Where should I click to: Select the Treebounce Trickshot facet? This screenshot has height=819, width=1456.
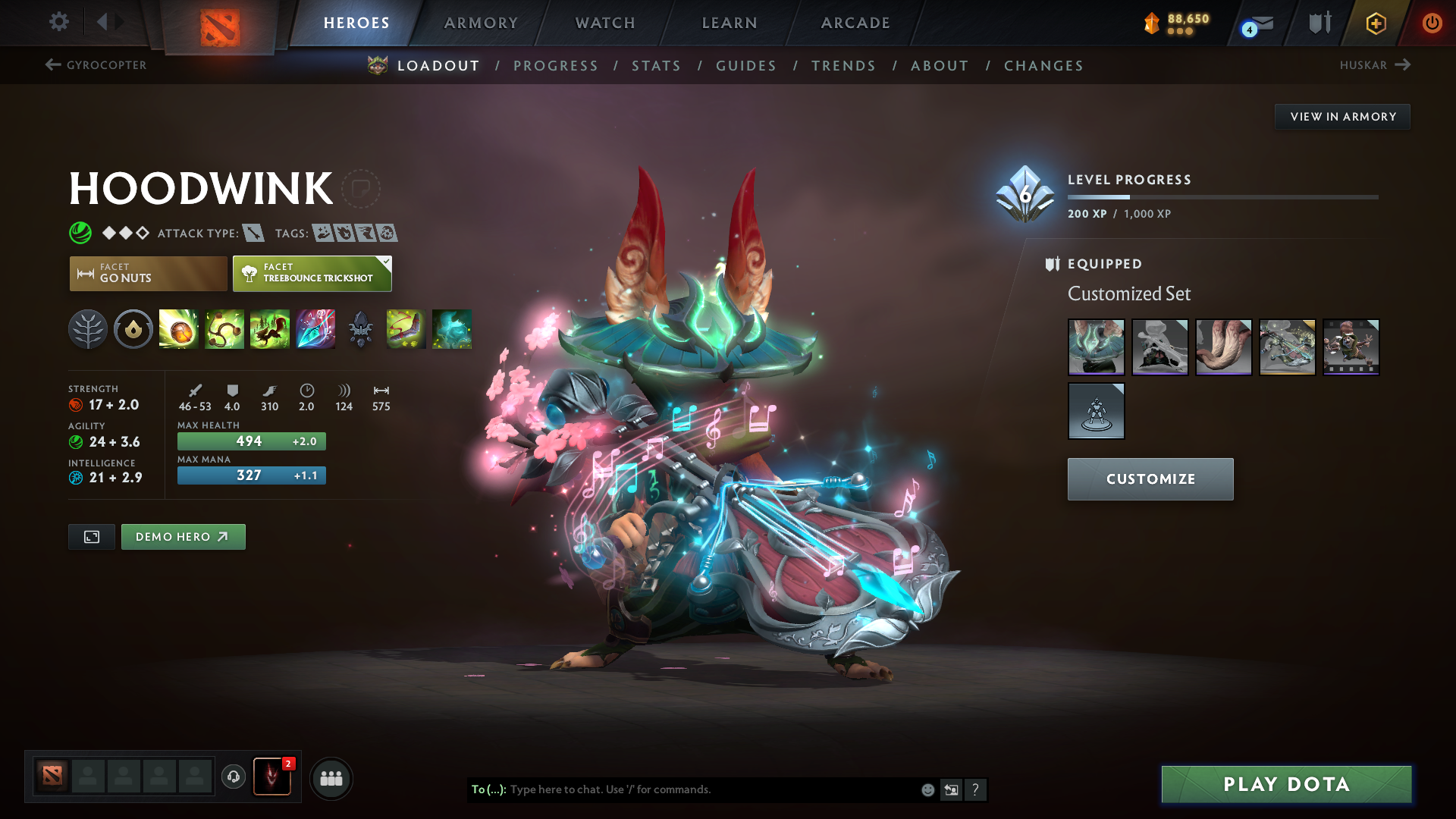(312, 273)
